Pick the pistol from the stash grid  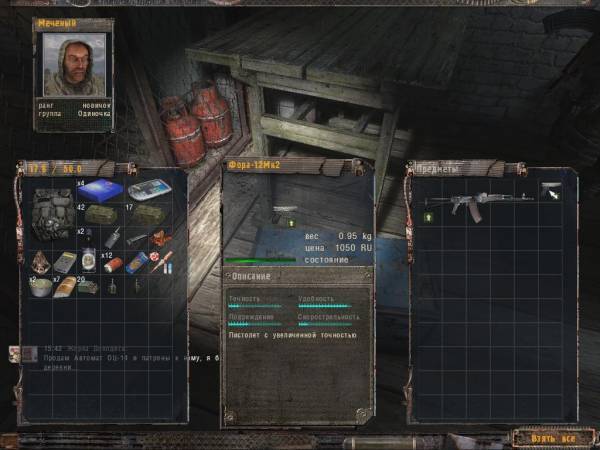[x=552, y=190]
